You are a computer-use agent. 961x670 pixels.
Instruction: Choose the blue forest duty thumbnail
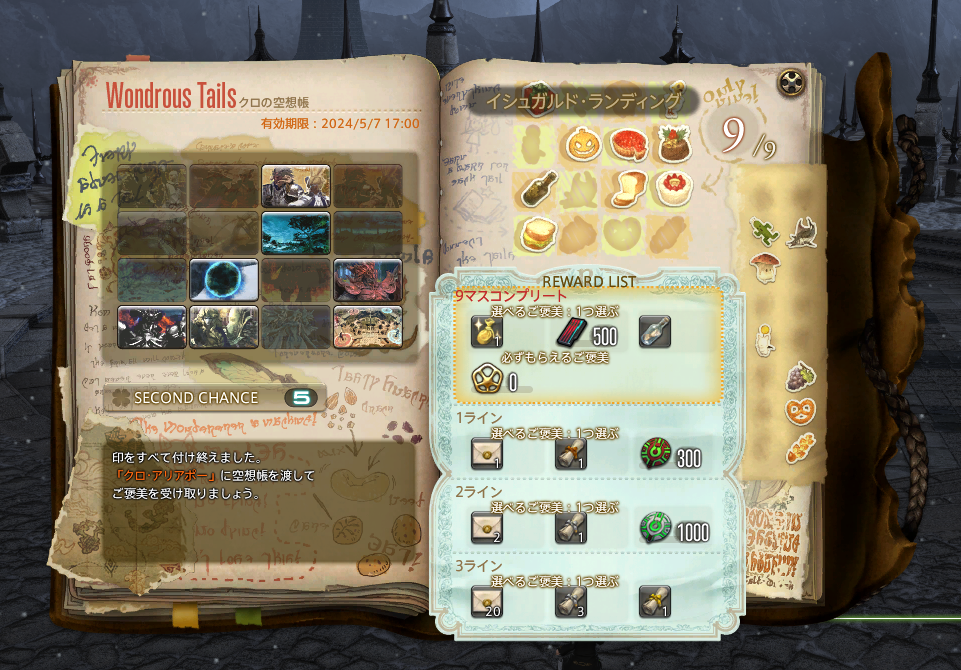click(296, 232)
